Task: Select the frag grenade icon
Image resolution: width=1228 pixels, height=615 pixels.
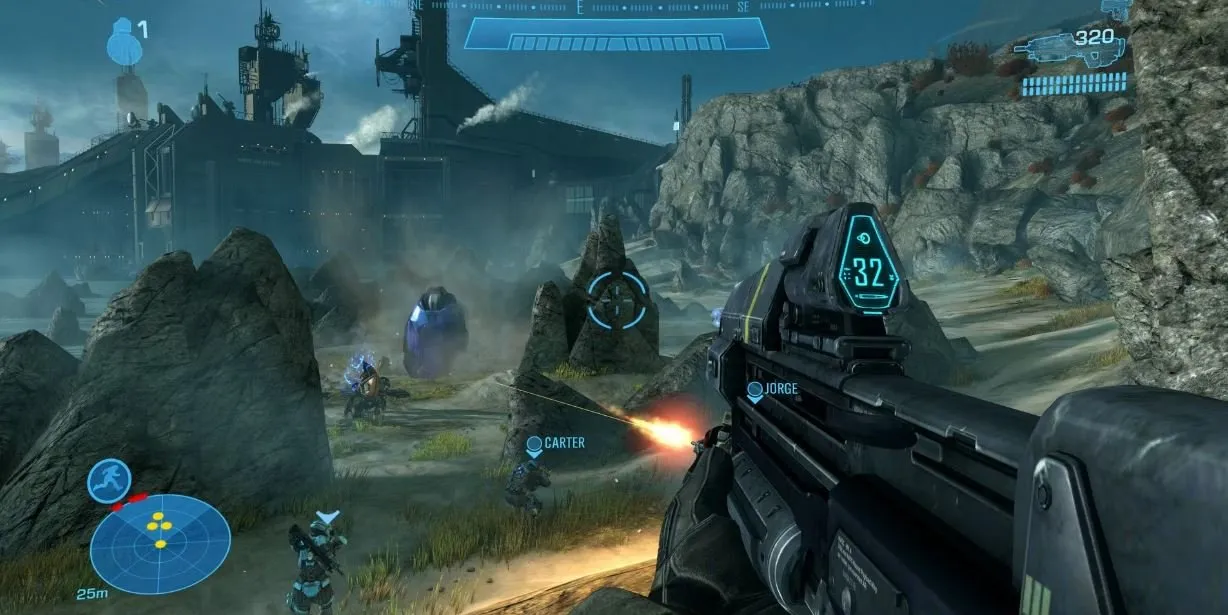Action: pyautogui.click(x=124, y=43)
